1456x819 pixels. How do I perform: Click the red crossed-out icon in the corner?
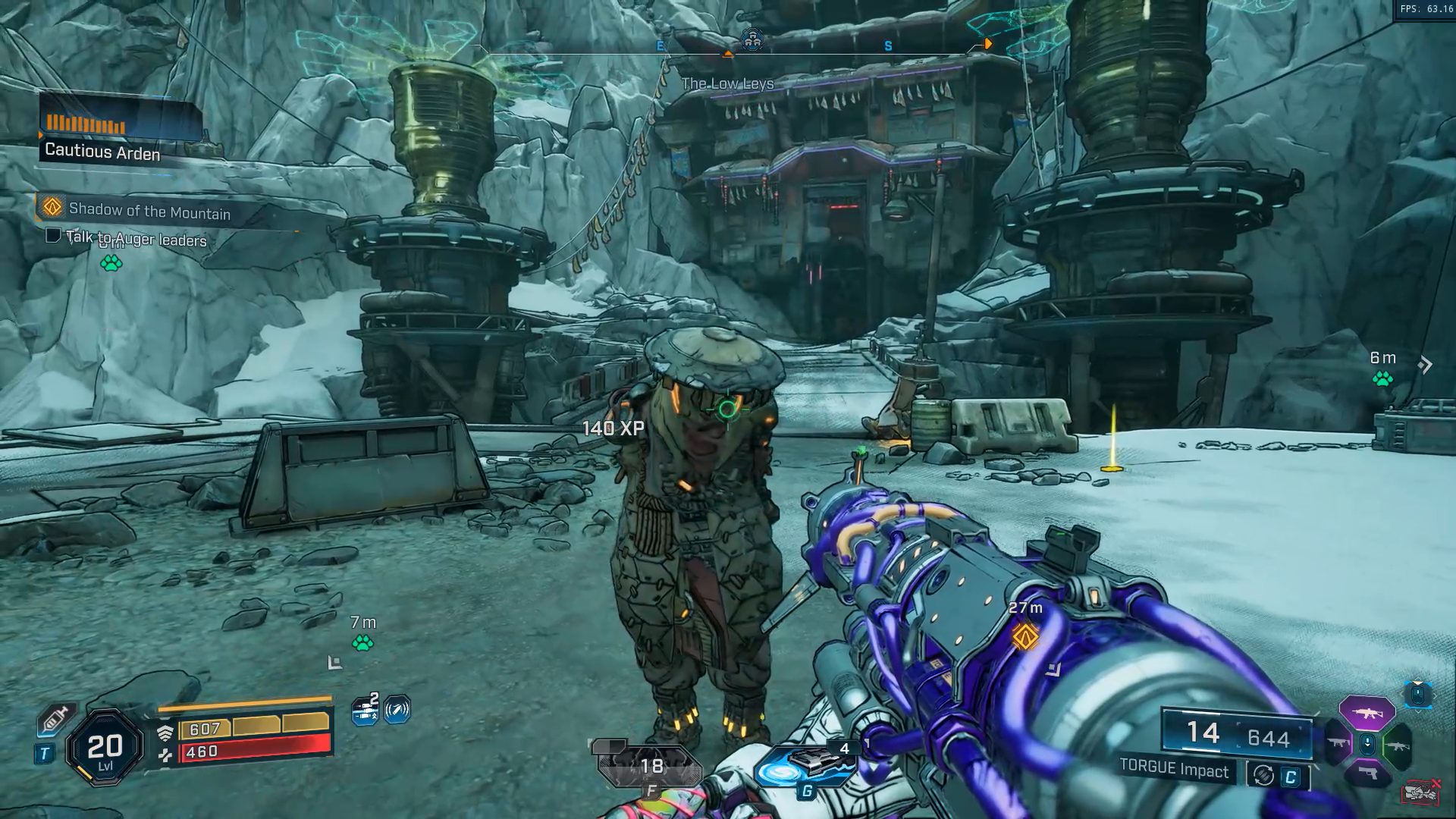[1420, 792]
